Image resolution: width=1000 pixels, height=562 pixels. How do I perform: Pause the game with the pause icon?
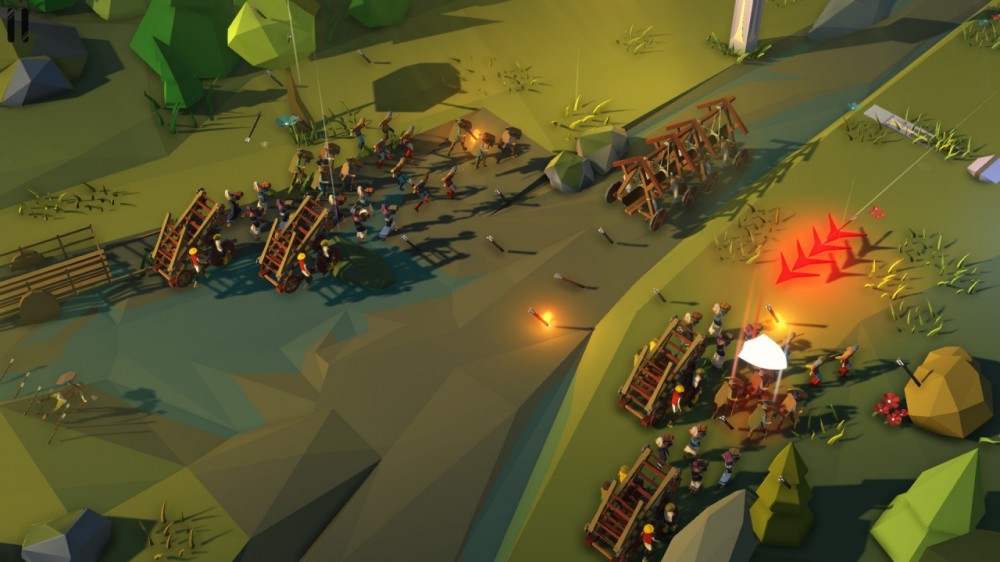pos(16,25)
